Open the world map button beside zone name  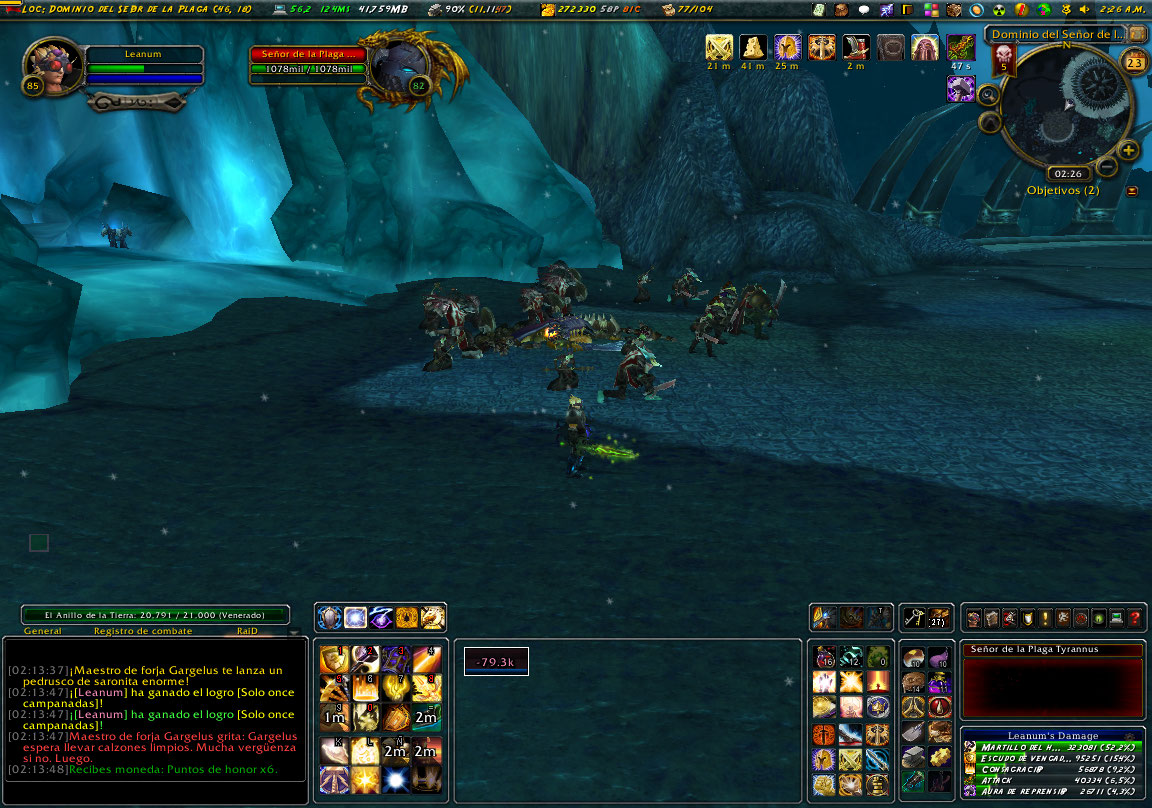click(x=1137, y=33)
